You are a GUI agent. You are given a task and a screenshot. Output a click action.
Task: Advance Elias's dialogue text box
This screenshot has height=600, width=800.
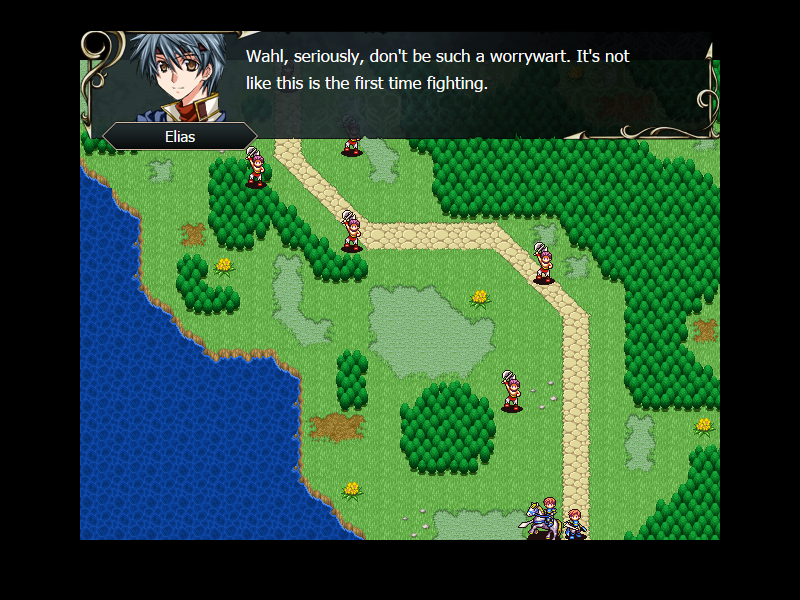pyautogui.click(x=440, y=85)
